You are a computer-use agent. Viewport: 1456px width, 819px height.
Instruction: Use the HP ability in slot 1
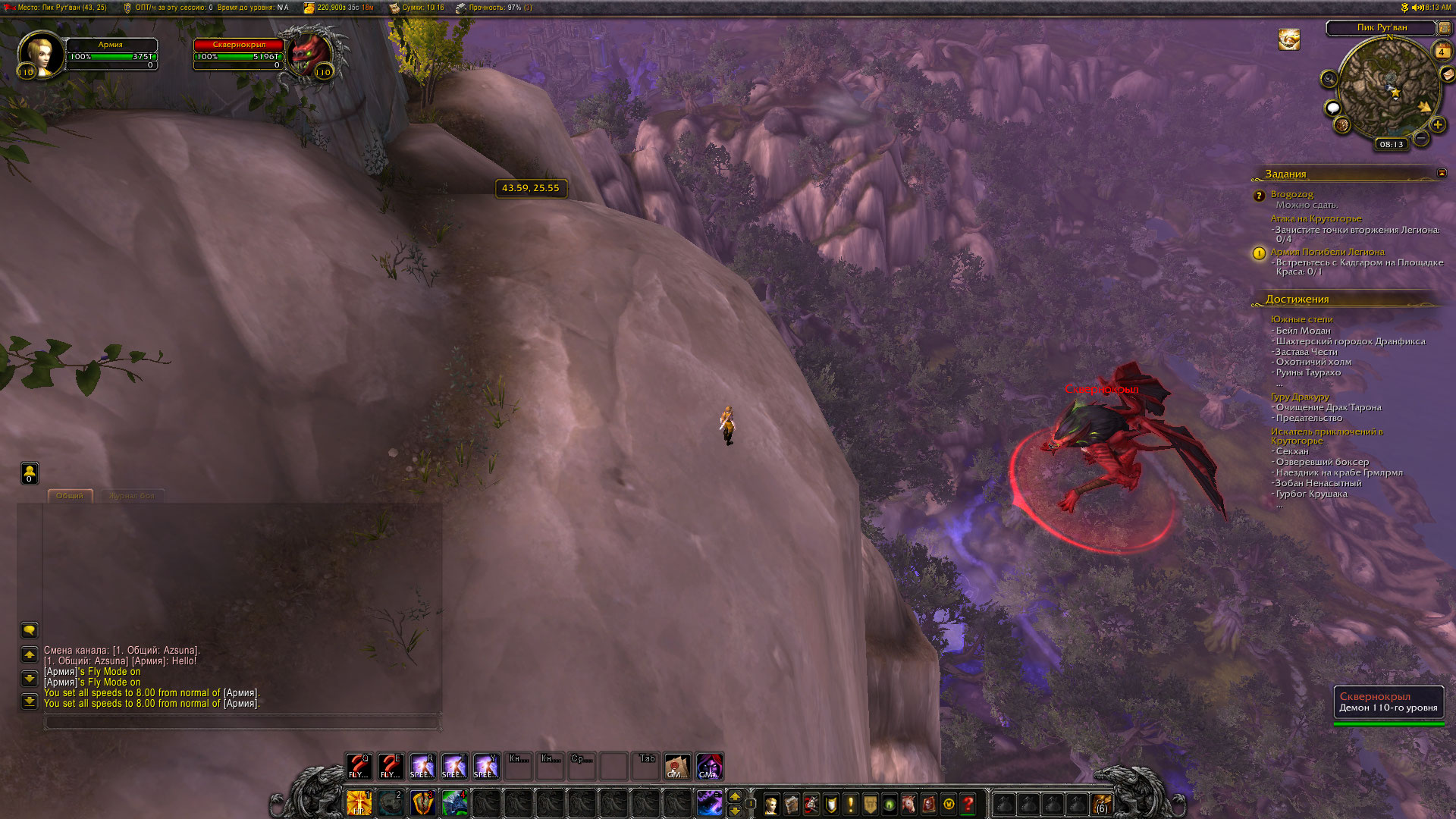pyautogui.click(x=359, y=803)
